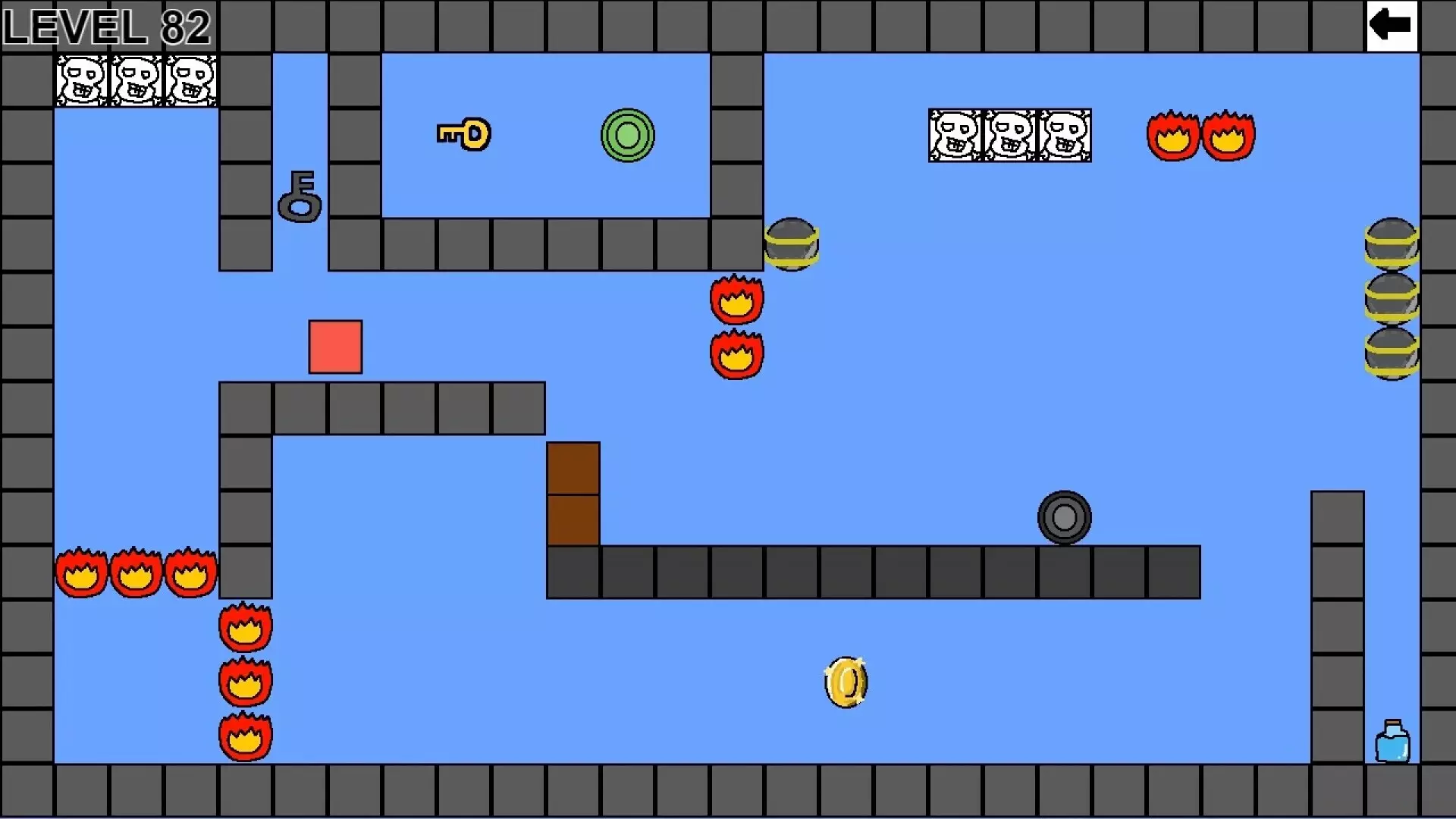
Task: Click the lowest fire in the vertical column
Action: (244, 737)
